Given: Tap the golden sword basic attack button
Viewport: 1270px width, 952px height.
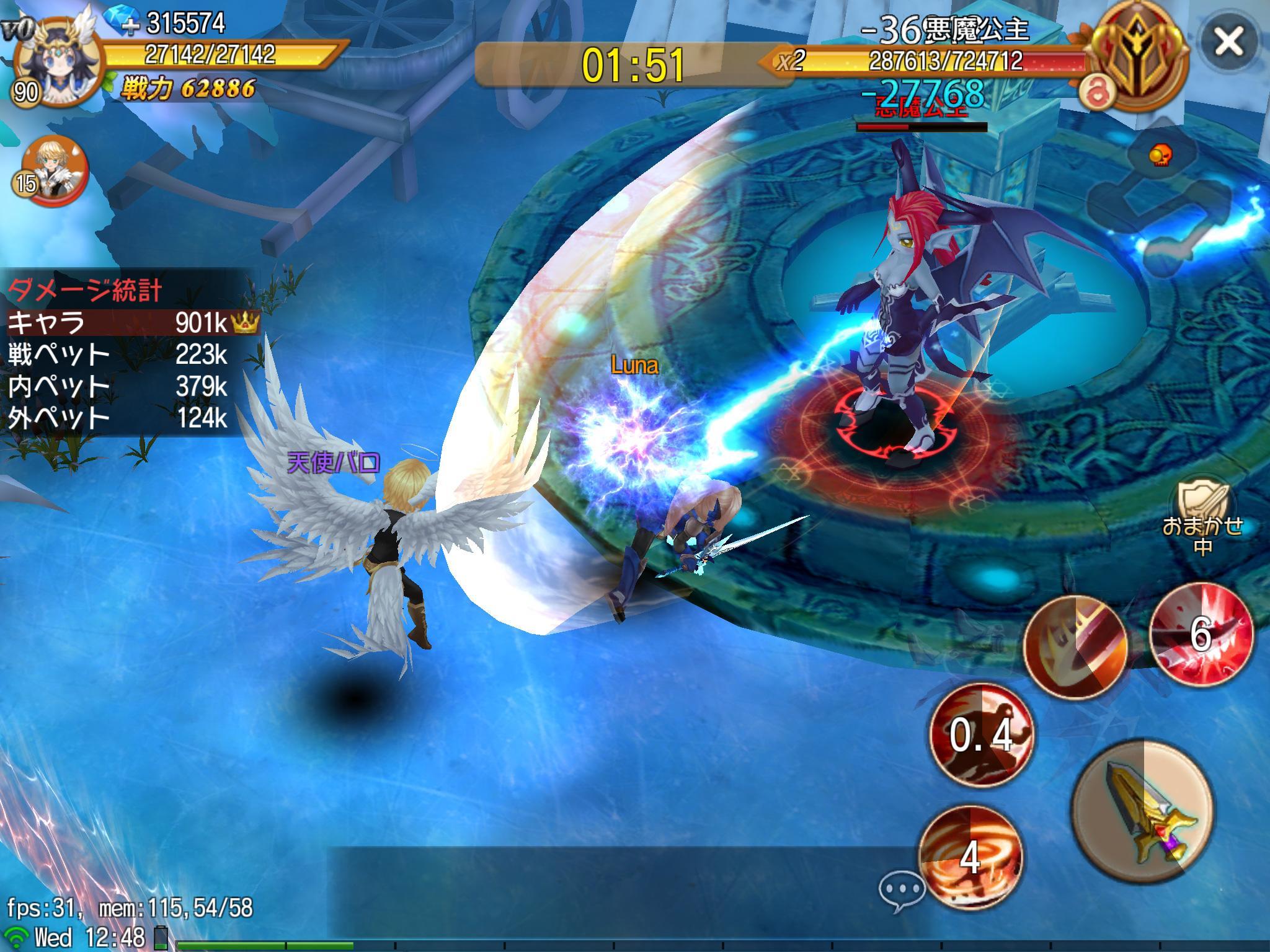Looking at the screenshot, I should (x=1143, y=811).
